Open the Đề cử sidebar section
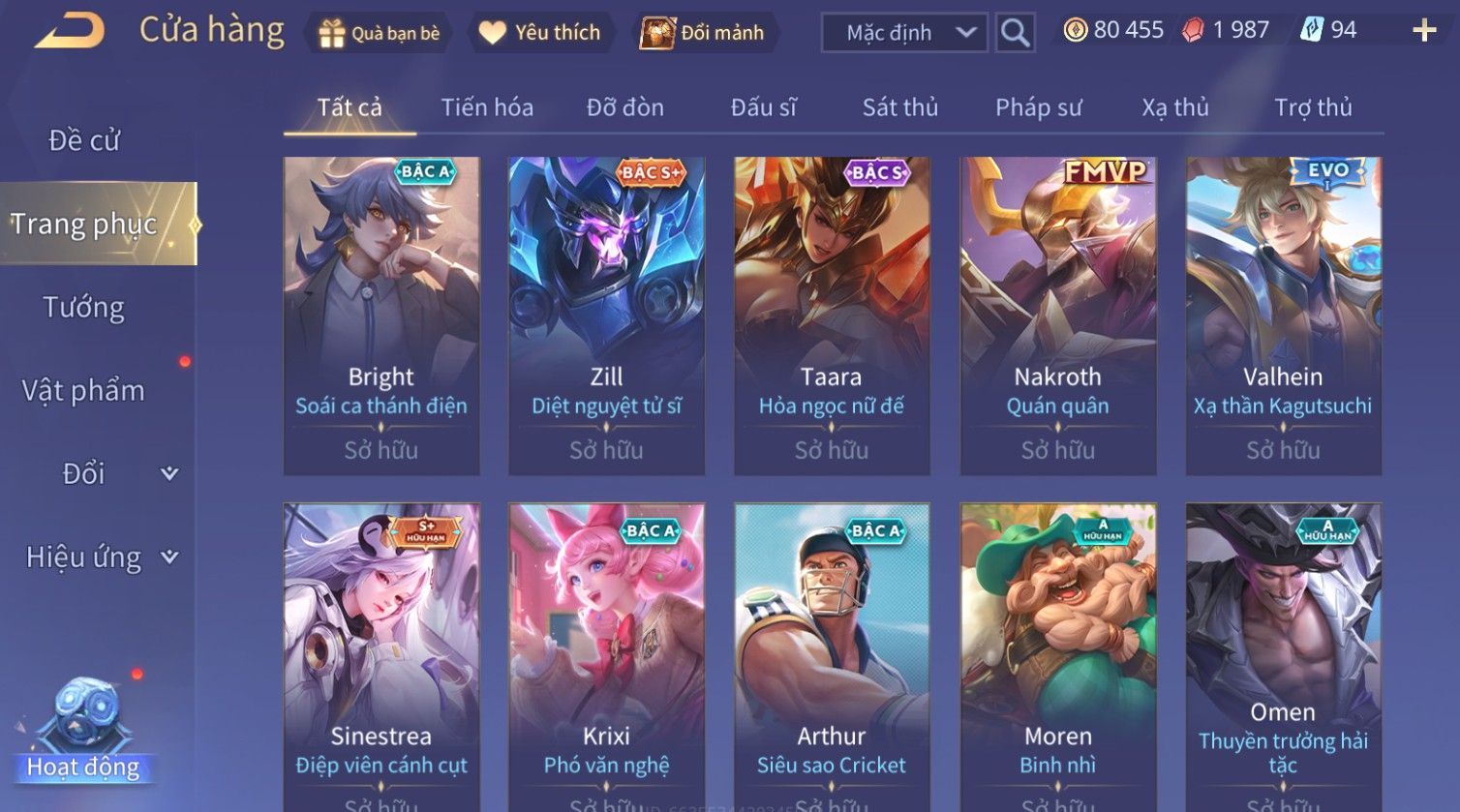The width and height of the screenshot is (1460, 812). [84, 140]
